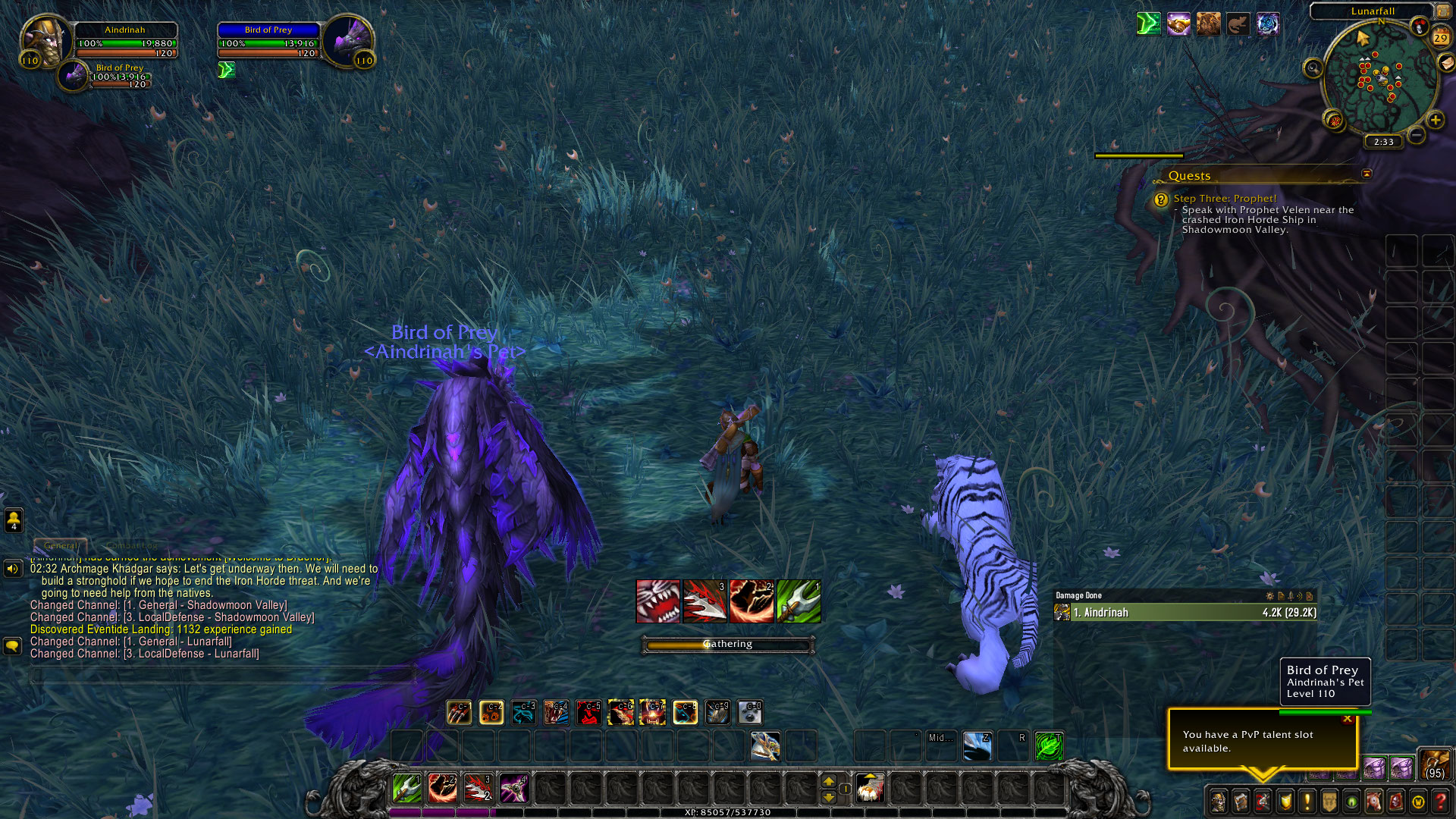Image resolution: width=1456 pixels, height=819 pixels.
Task: Zoom in using the minimap plus button
Action: pos(1436,119)
